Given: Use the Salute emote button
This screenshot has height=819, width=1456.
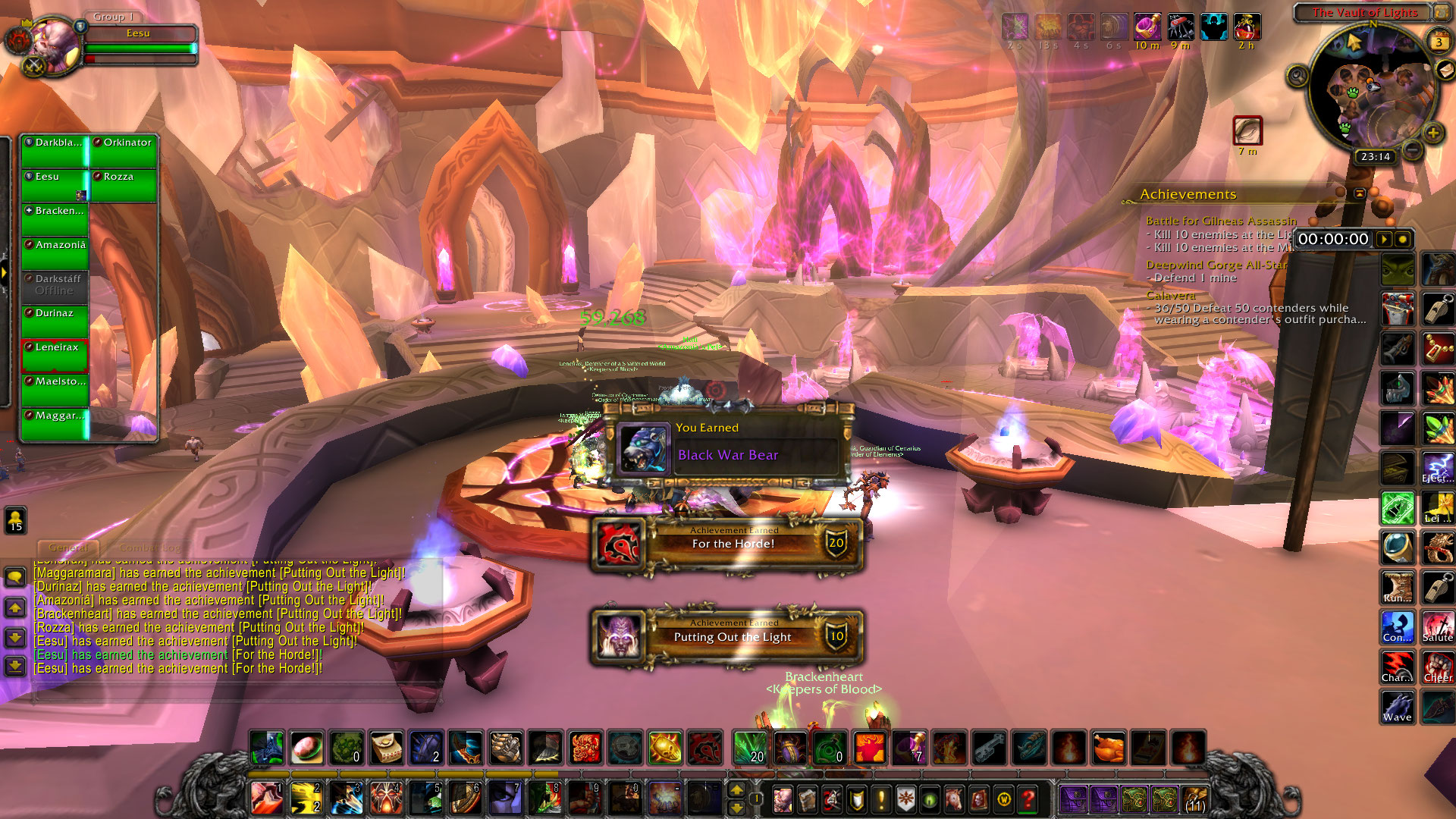Looking at the screenshot, I should tap(1437, 627).
